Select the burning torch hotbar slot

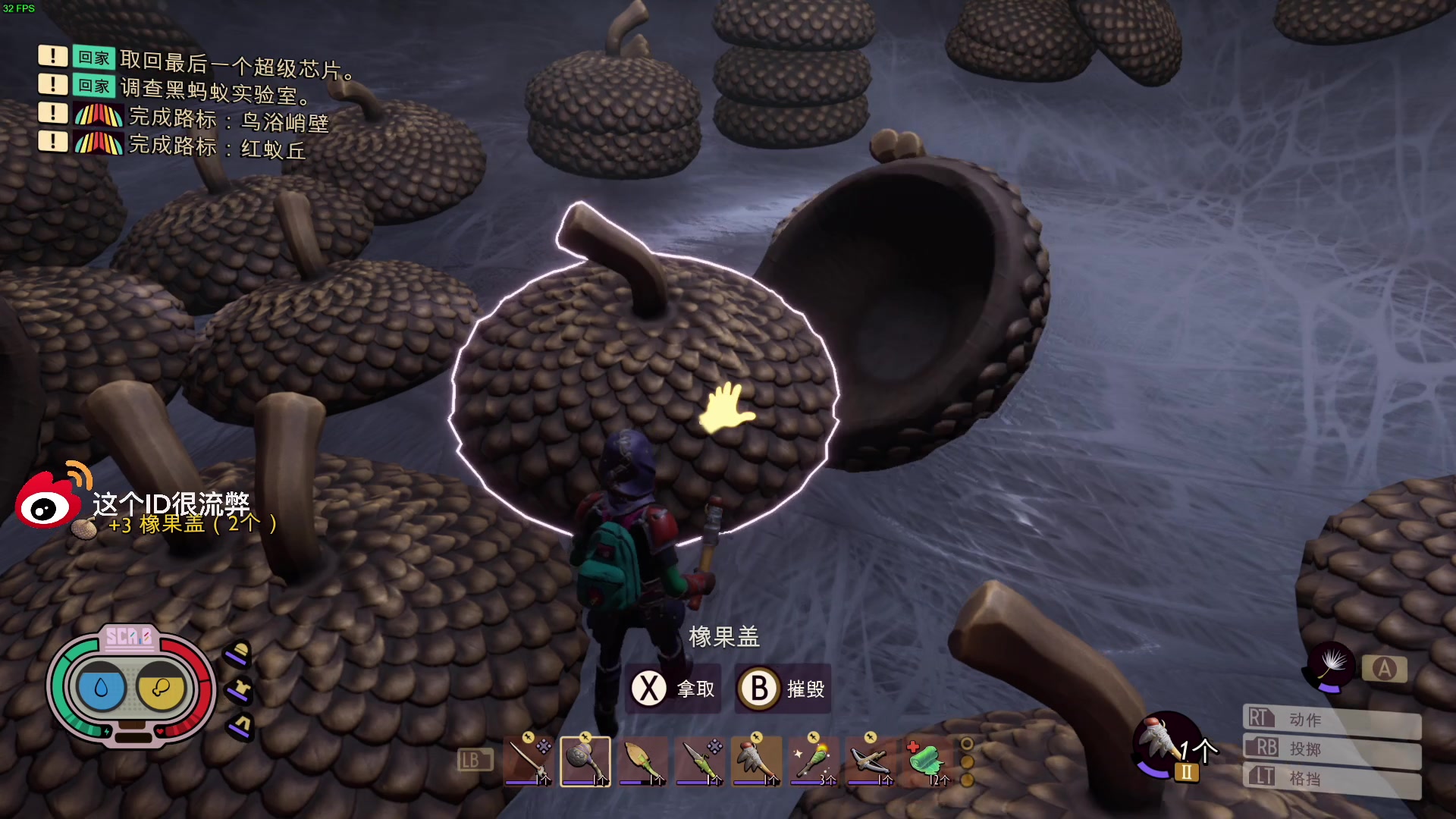[813, 761]
